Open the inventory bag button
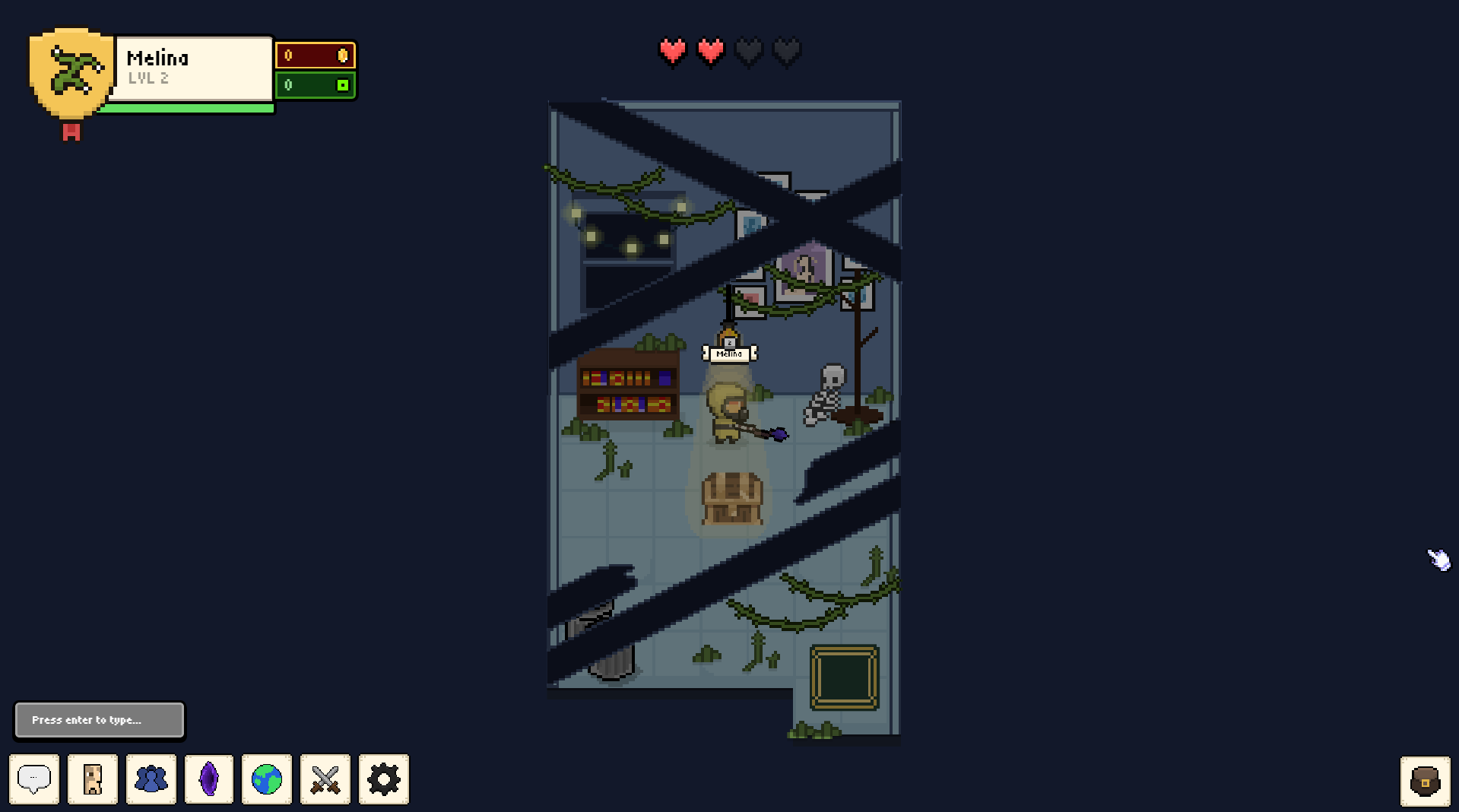Viewport: 1459px width, 812px height. [x=1425, y=781]
